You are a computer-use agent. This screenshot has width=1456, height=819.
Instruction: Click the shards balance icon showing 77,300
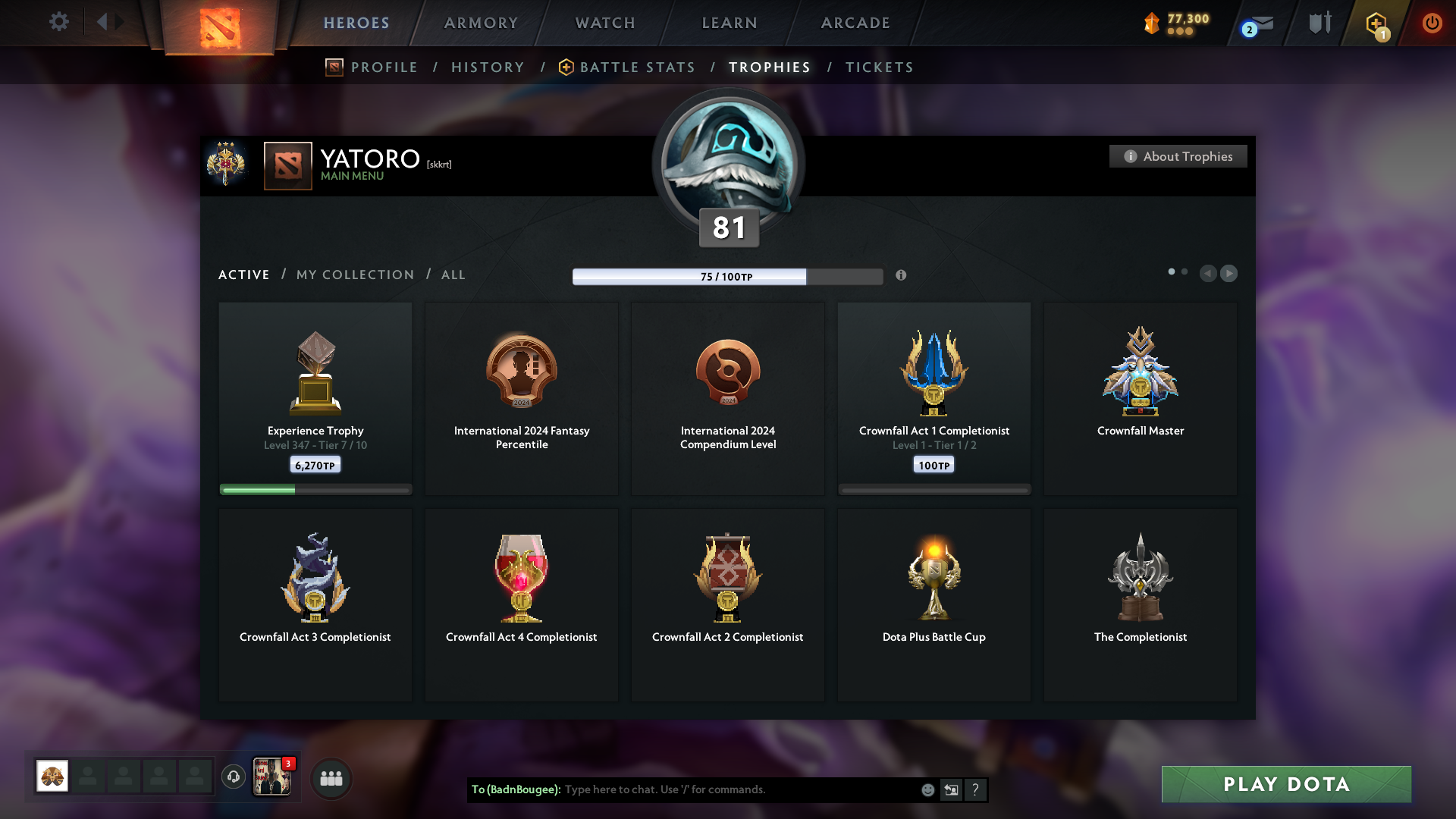(x=1152, y=23)
